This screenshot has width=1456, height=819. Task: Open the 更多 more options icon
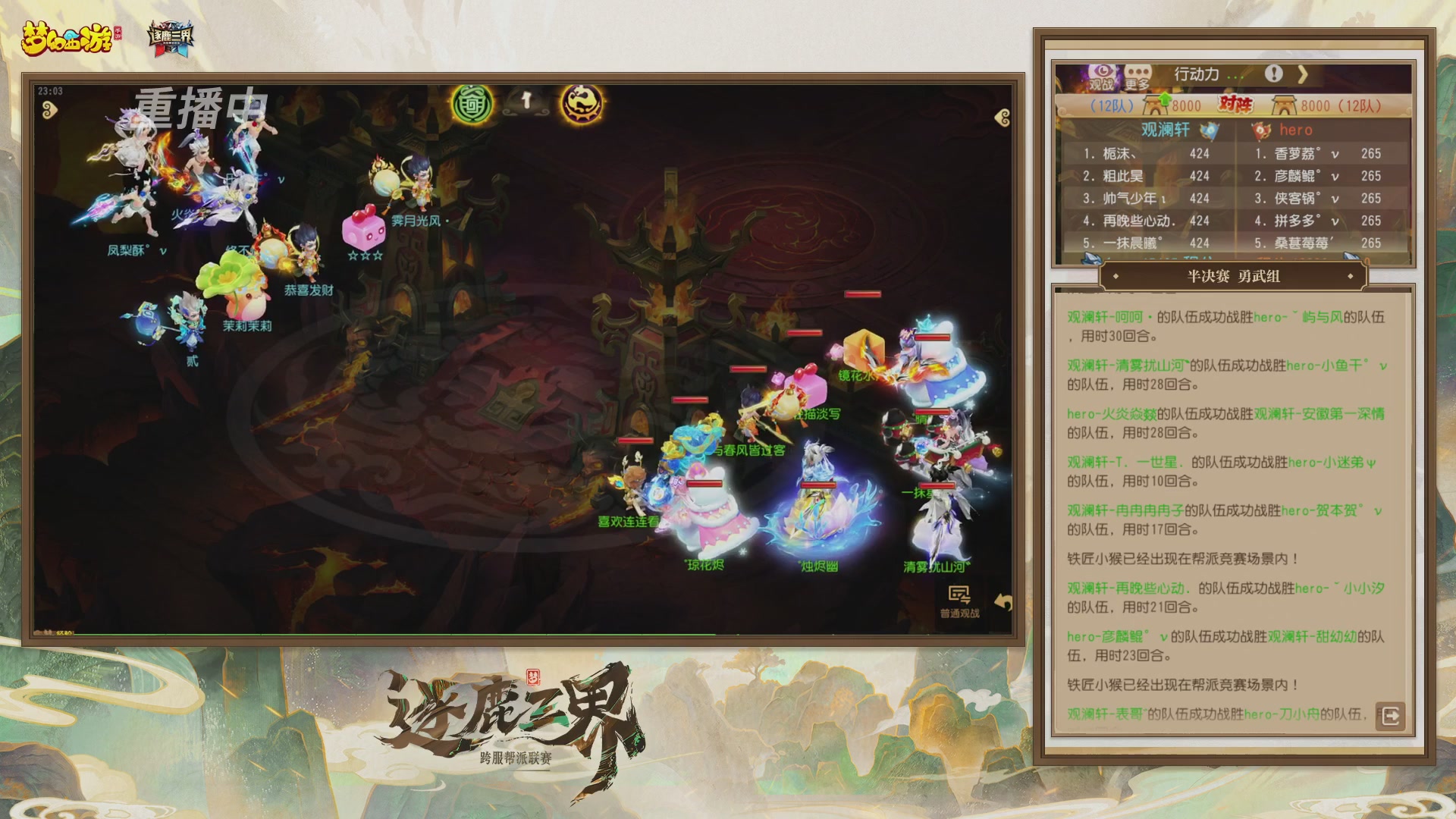(x=1137, y=73)
